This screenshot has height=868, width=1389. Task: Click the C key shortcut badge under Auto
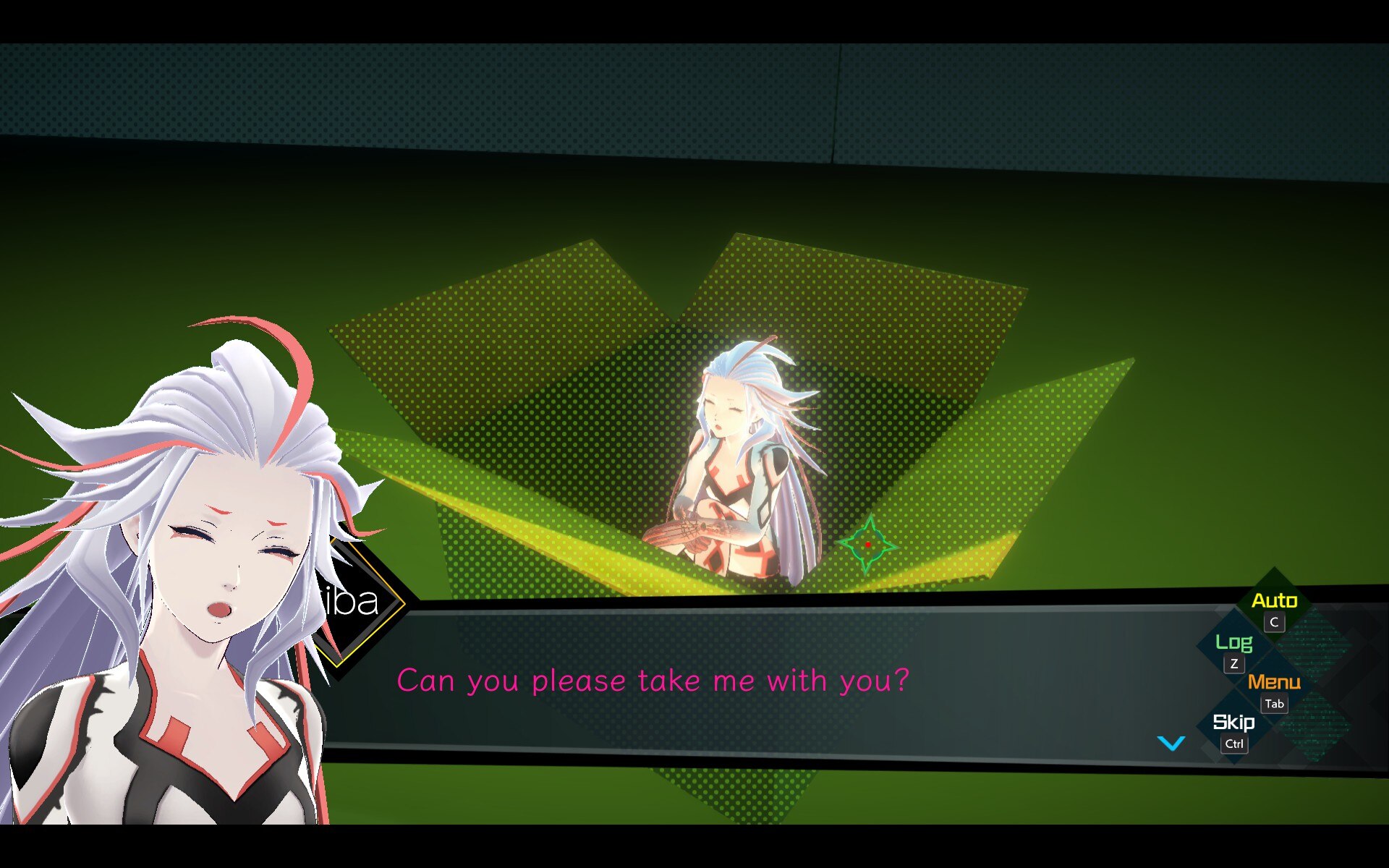coord(1273,623)
